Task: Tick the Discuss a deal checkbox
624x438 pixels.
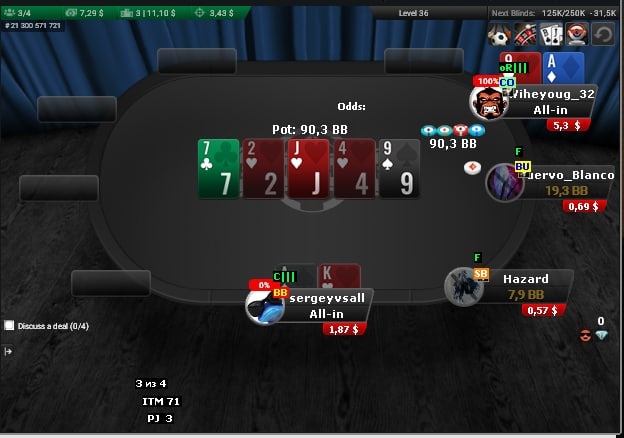Action: [x=10, y=325]
